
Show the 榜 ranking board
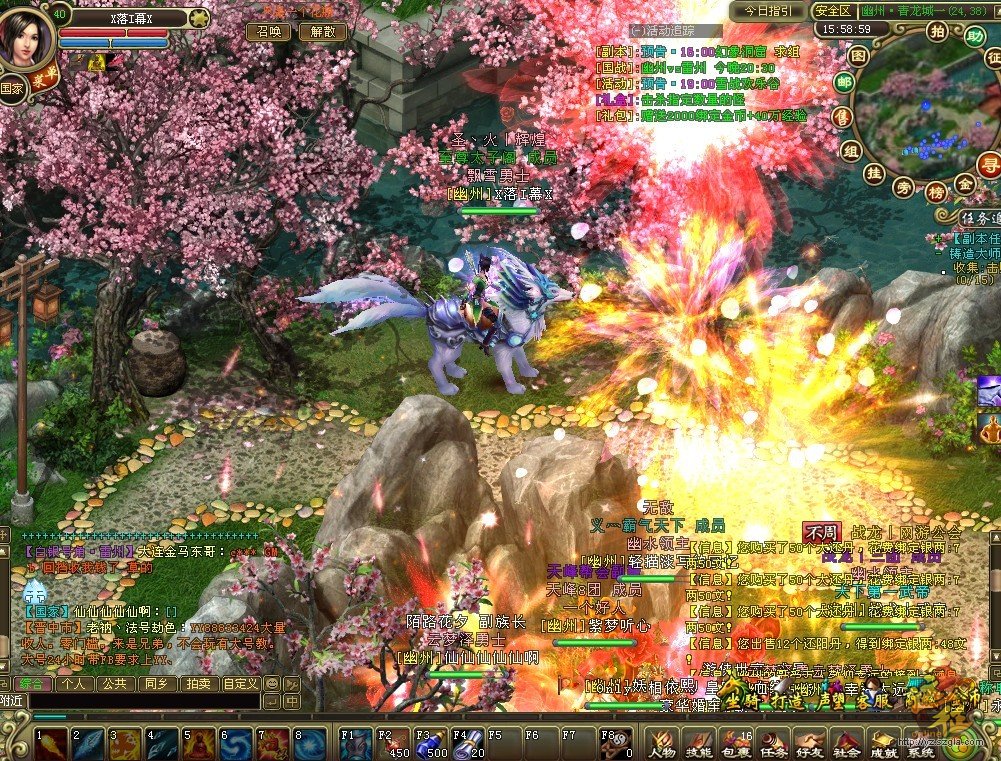pos(937,191)
